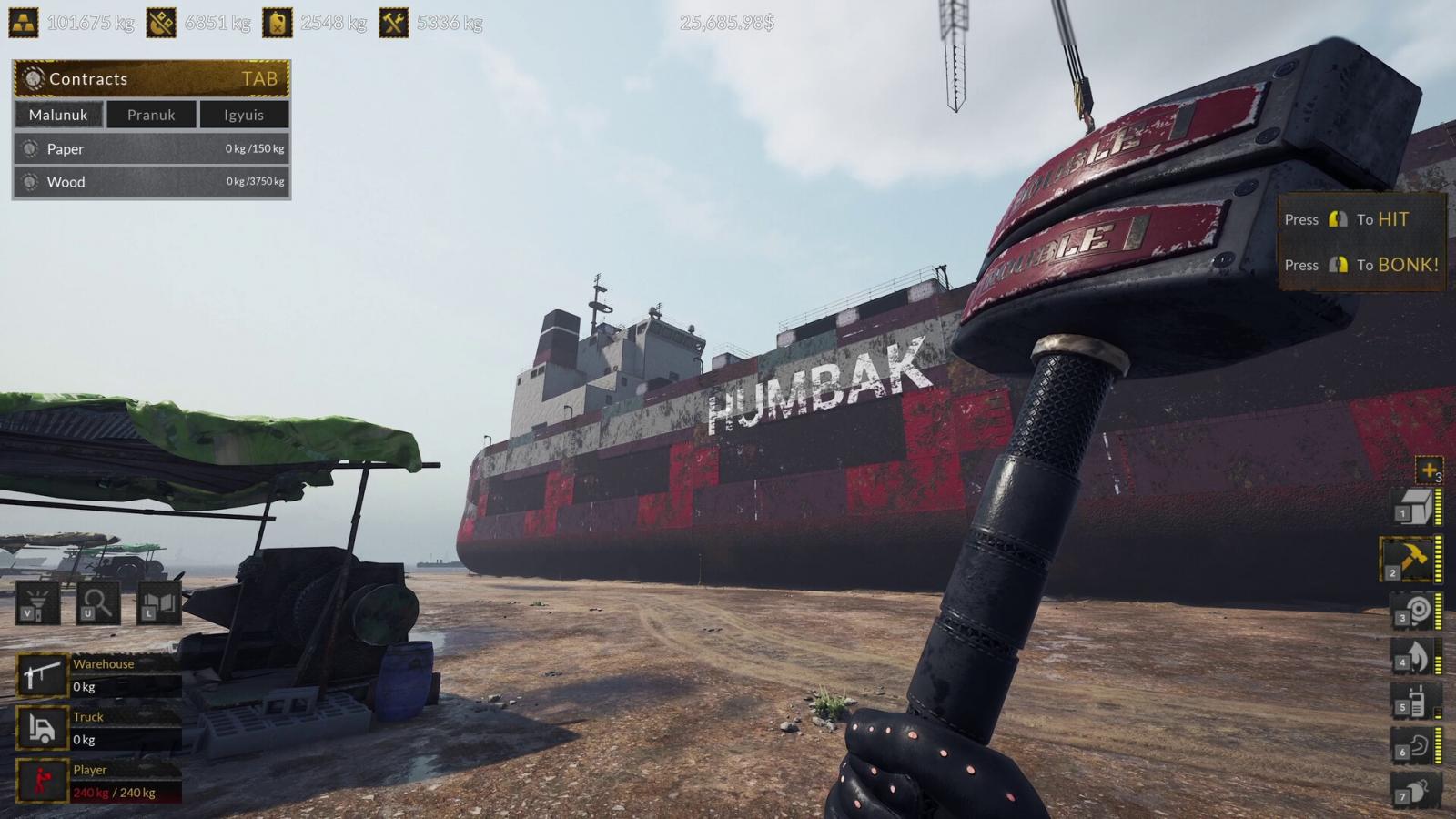Click the Truck storage icon

pyautogui.click(x=42, y=728)
